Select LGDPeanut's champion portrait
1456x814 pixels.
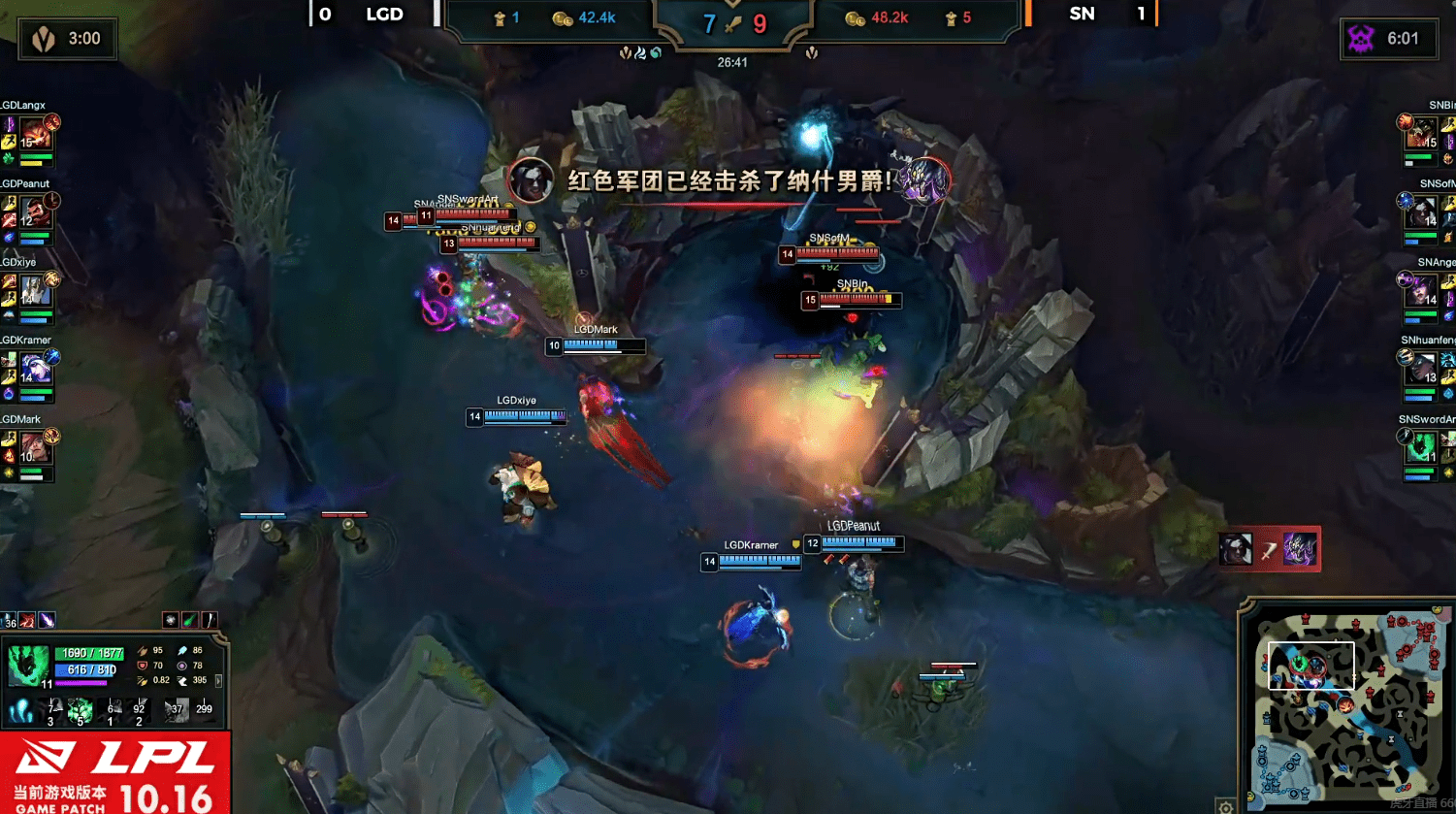point(35,212)
